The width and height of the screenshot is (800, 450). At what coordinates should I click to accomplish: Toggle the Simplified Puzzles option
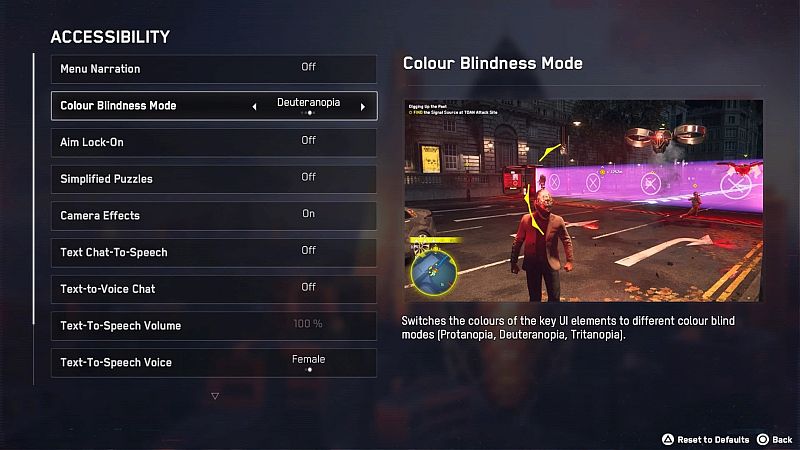pos(213,179)
